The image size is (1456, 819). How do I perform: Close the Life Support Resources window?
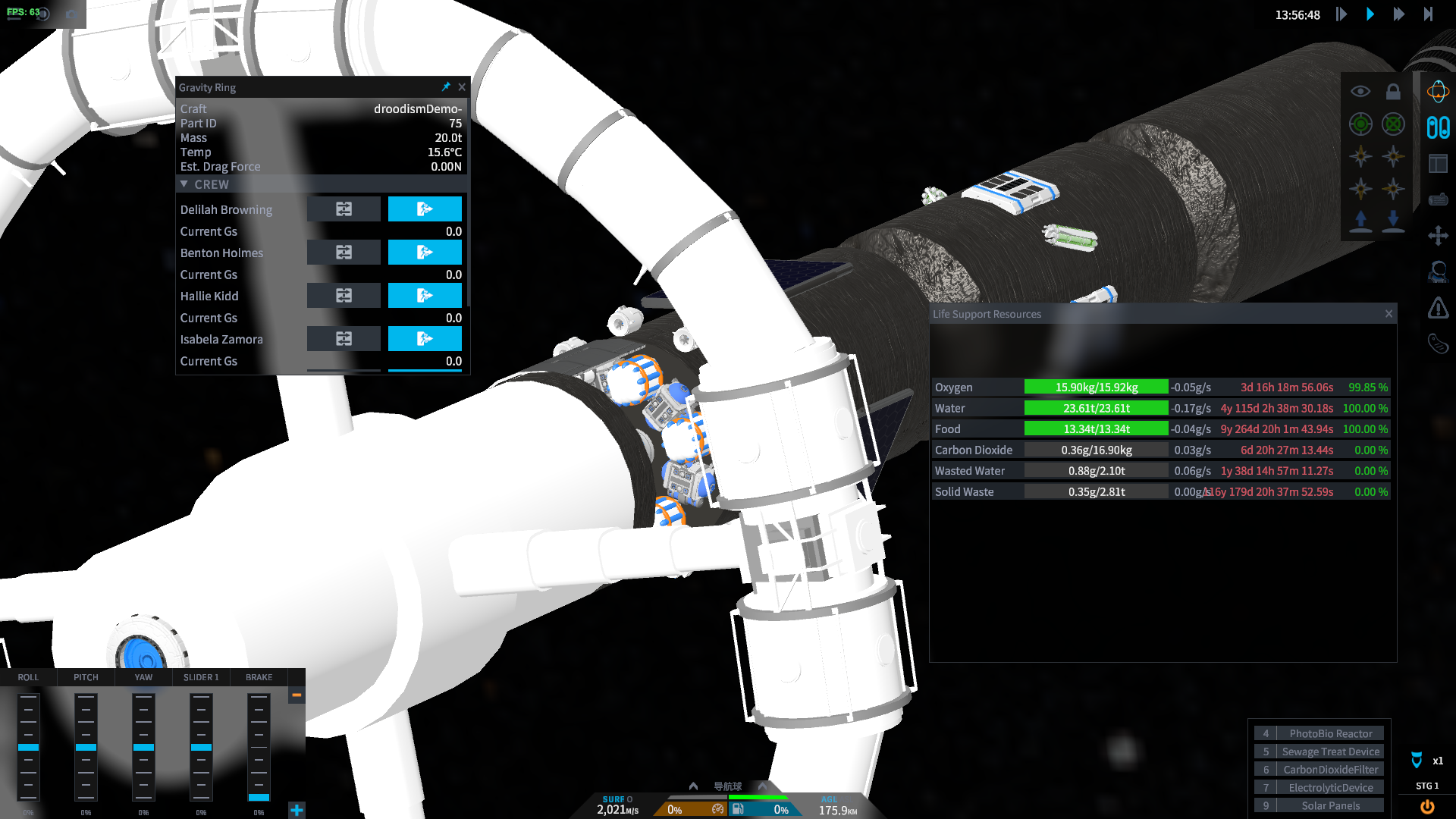pyautogui.click(x=1389, y=314)
